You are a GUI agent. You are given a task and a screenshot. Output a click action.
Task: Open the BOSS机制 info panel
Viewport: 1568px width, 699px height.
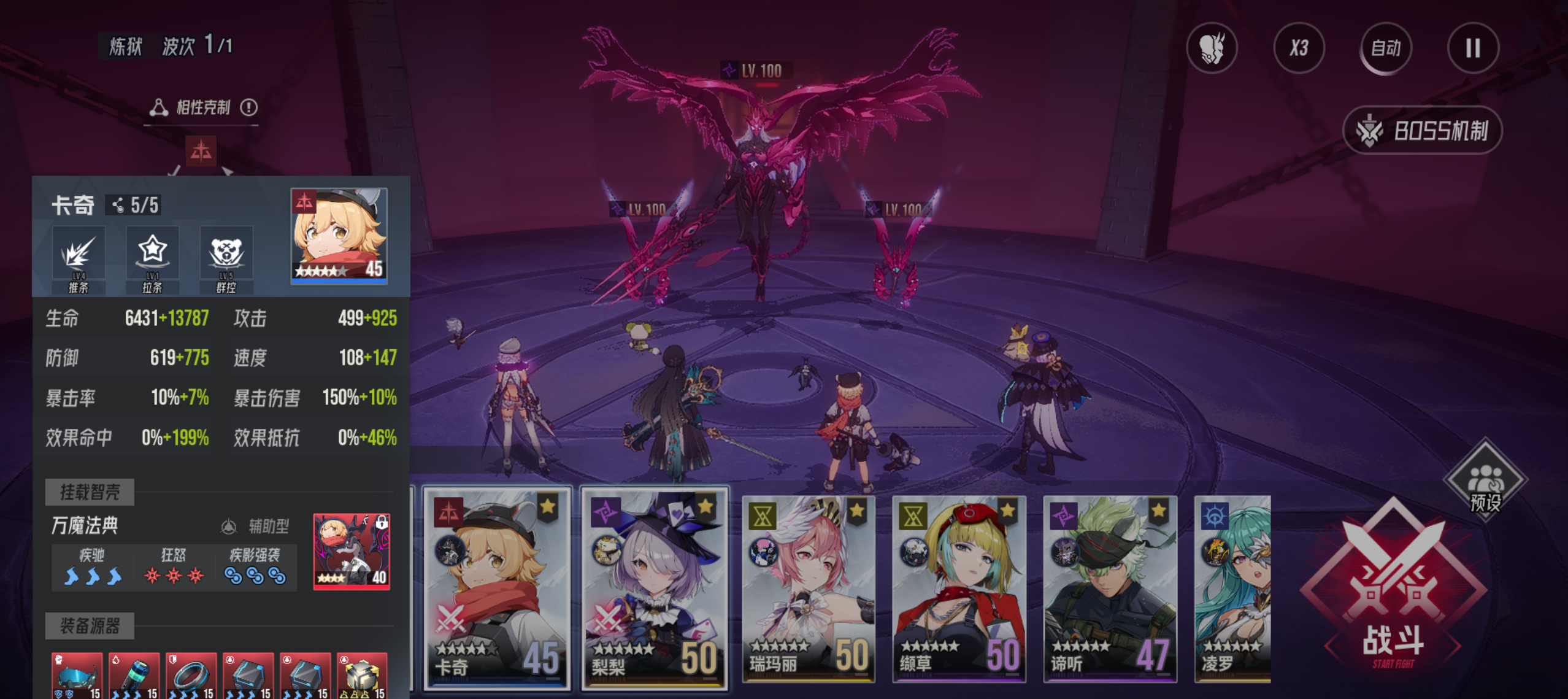click(1422, 131)
